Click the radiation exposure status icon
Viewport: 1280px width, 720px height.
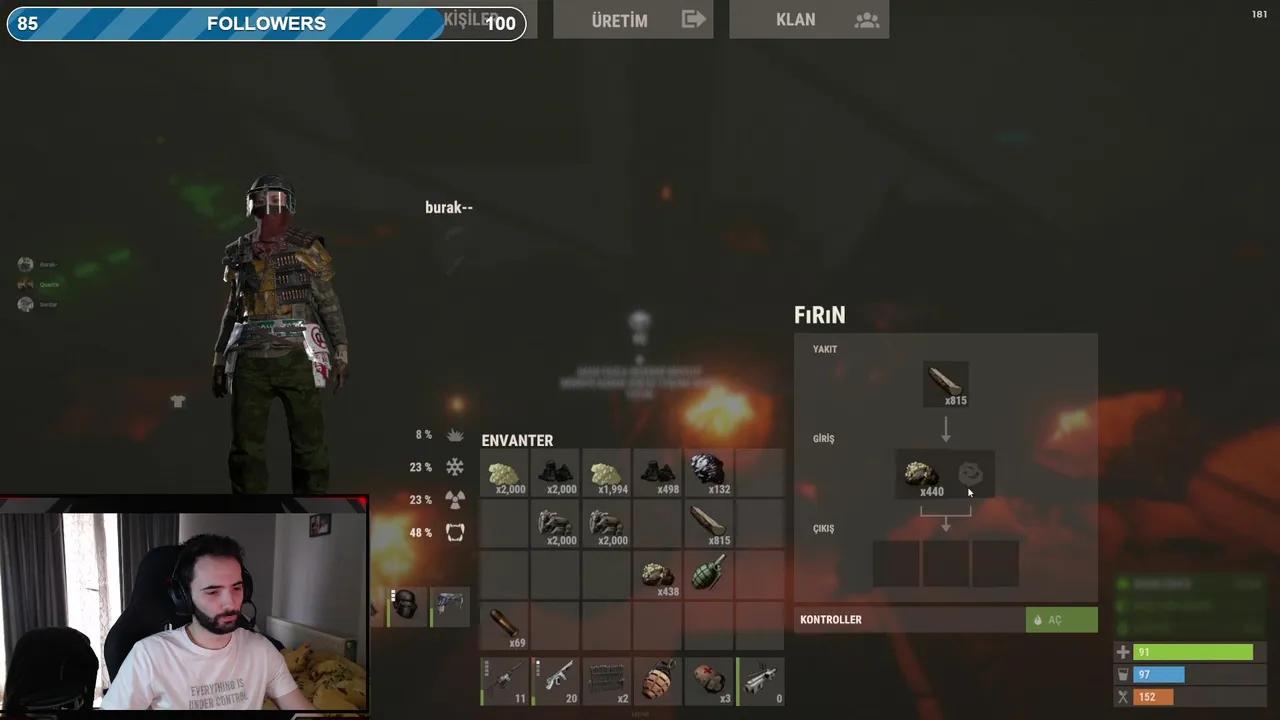[455, 500]
